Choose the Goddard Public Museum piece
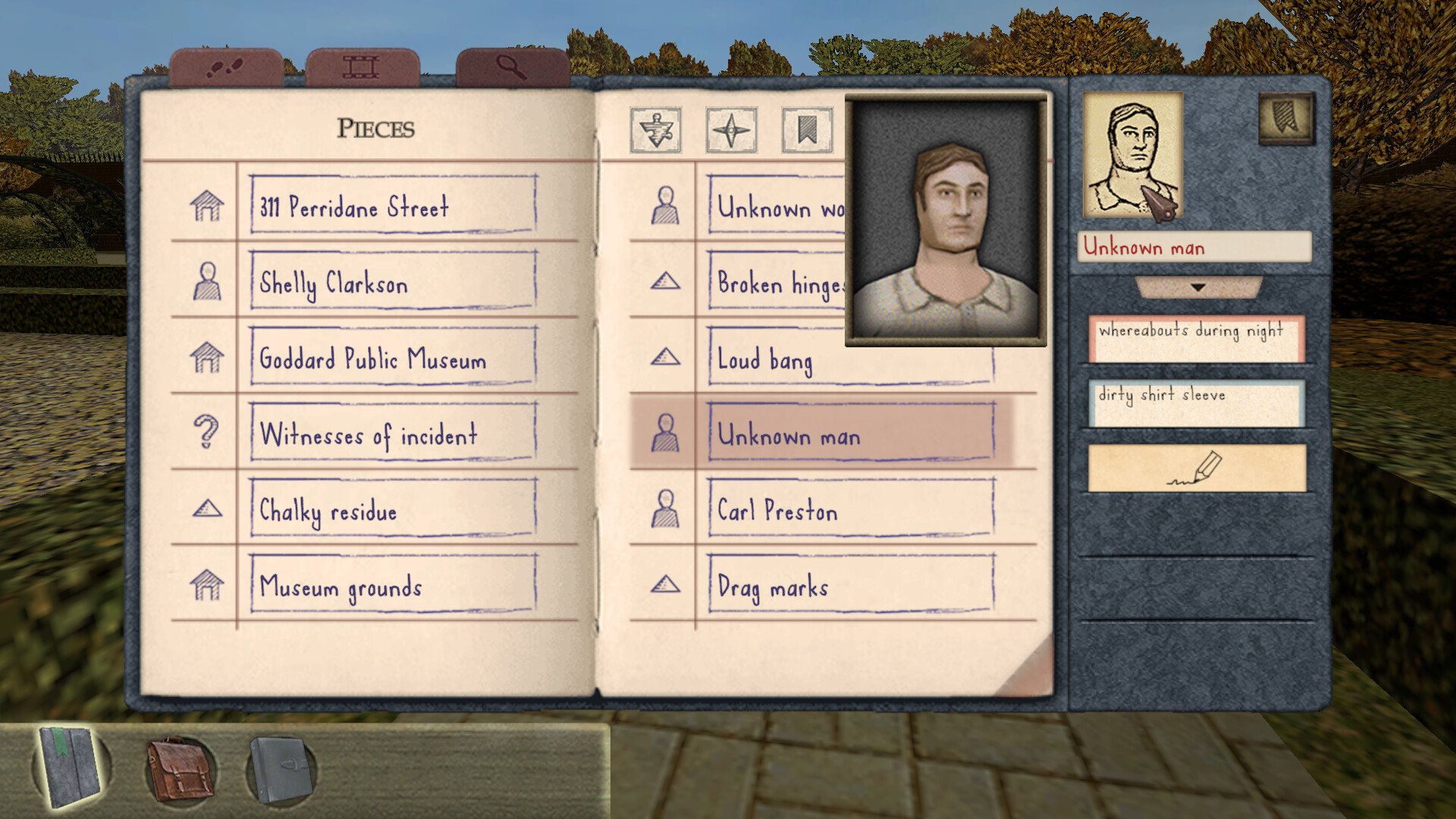 coord(393,358)
